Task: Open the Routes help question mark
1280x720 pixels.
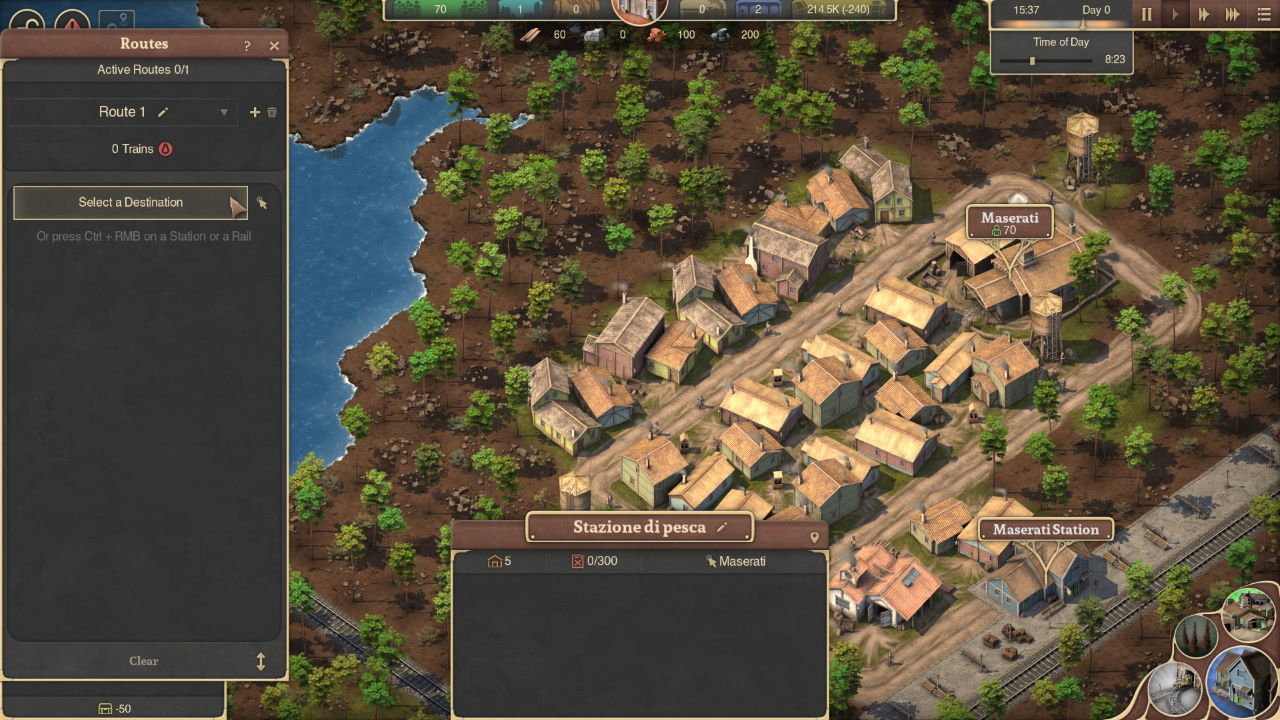Action: pos(247,46)
